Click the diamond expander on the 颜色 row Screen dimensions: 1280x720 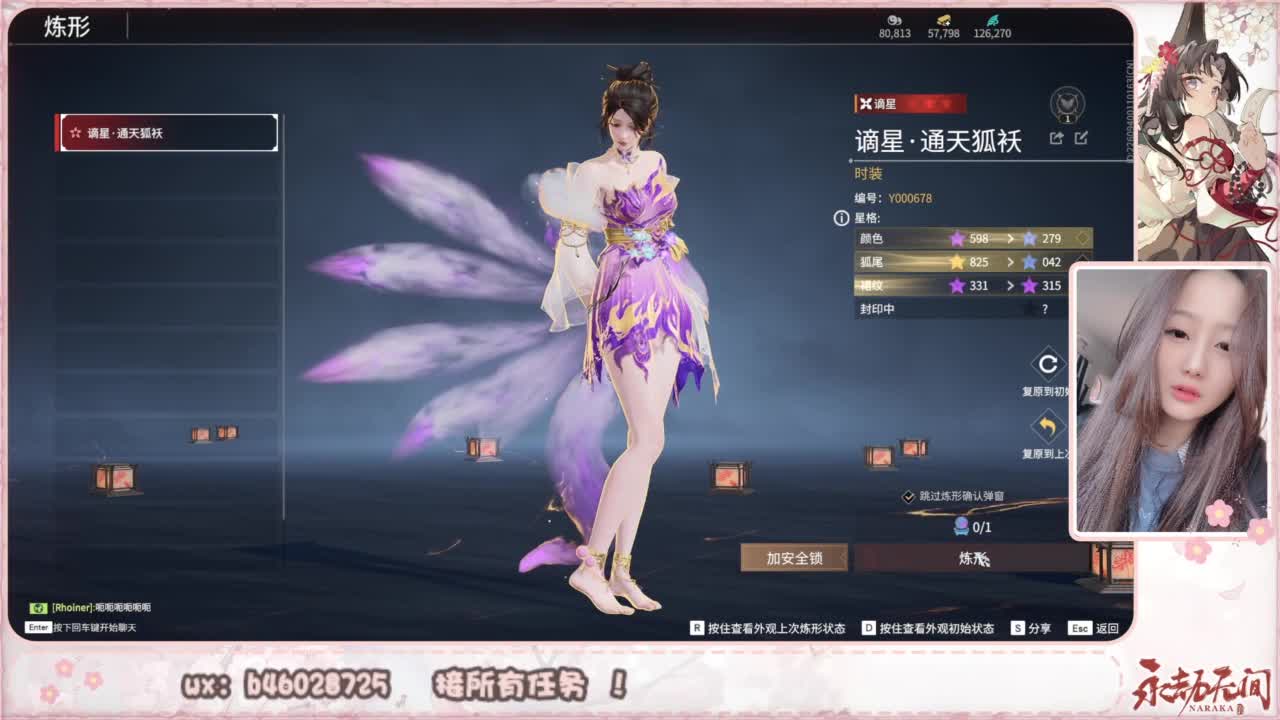[1082, 238]
